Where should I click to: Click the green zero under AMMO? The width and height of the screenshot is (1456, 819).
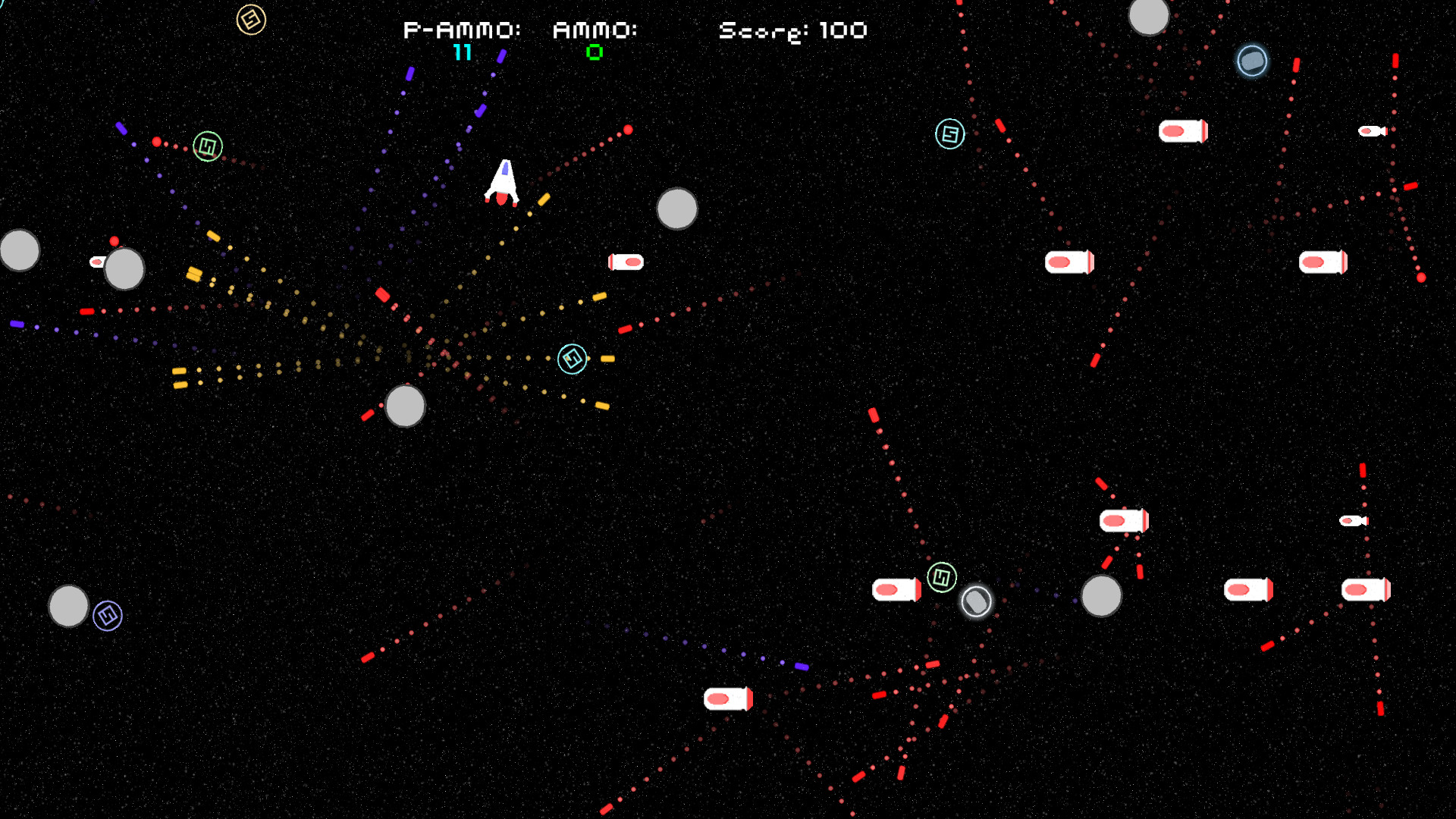pyautogui.click(x=595, y=53)
